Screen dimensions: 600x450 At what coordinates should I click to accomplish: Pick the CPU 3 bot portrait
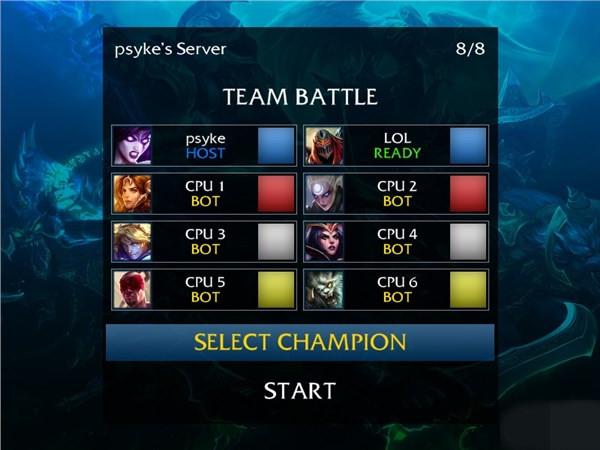(x=130, y=241)
